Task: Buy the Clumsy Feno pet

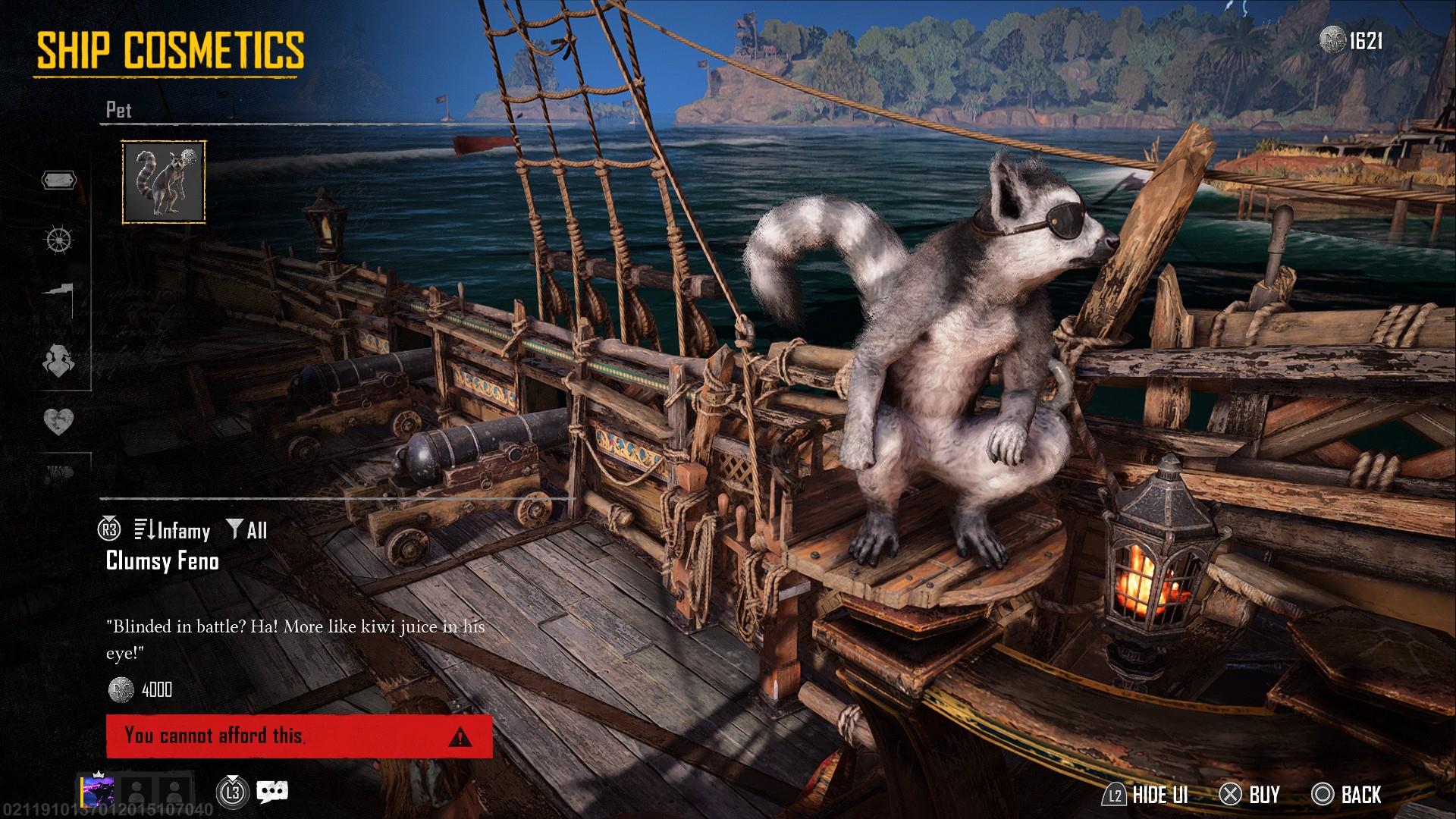Action: point(1250,794)
